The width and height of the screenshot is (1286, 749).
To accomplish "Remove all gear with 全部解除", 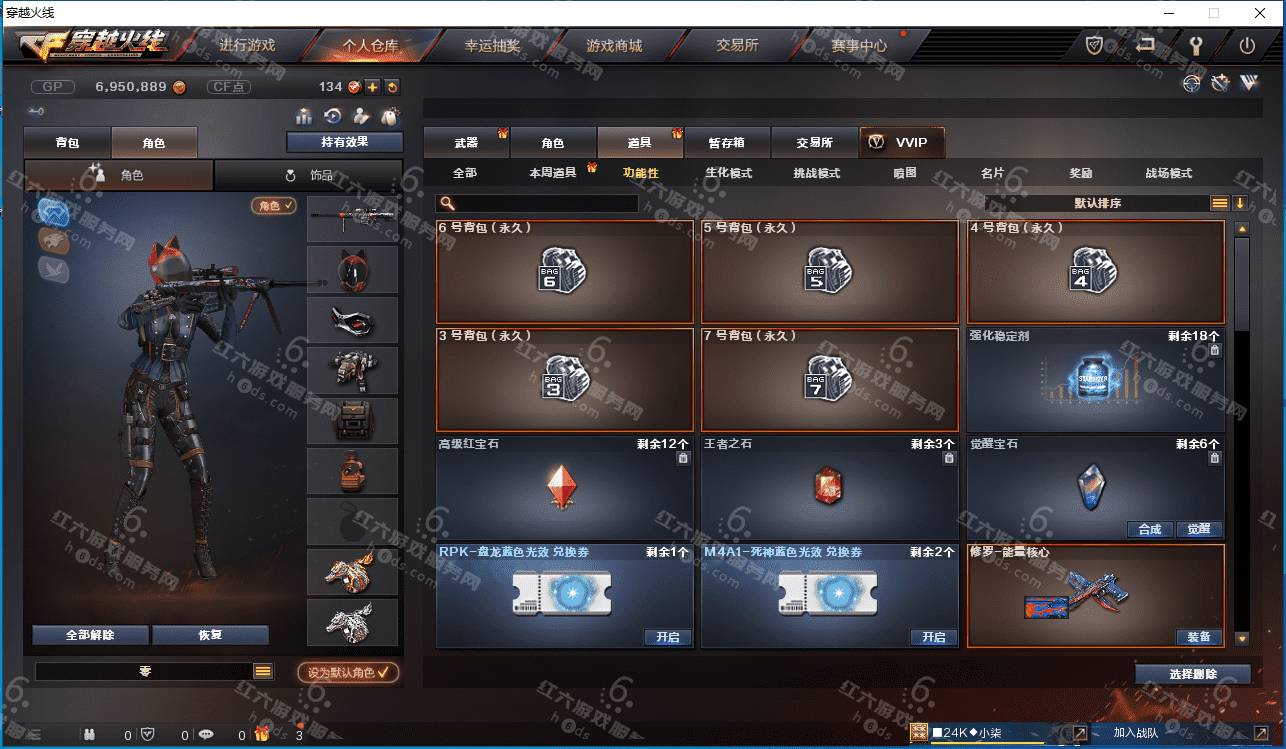I will point(90,635).
